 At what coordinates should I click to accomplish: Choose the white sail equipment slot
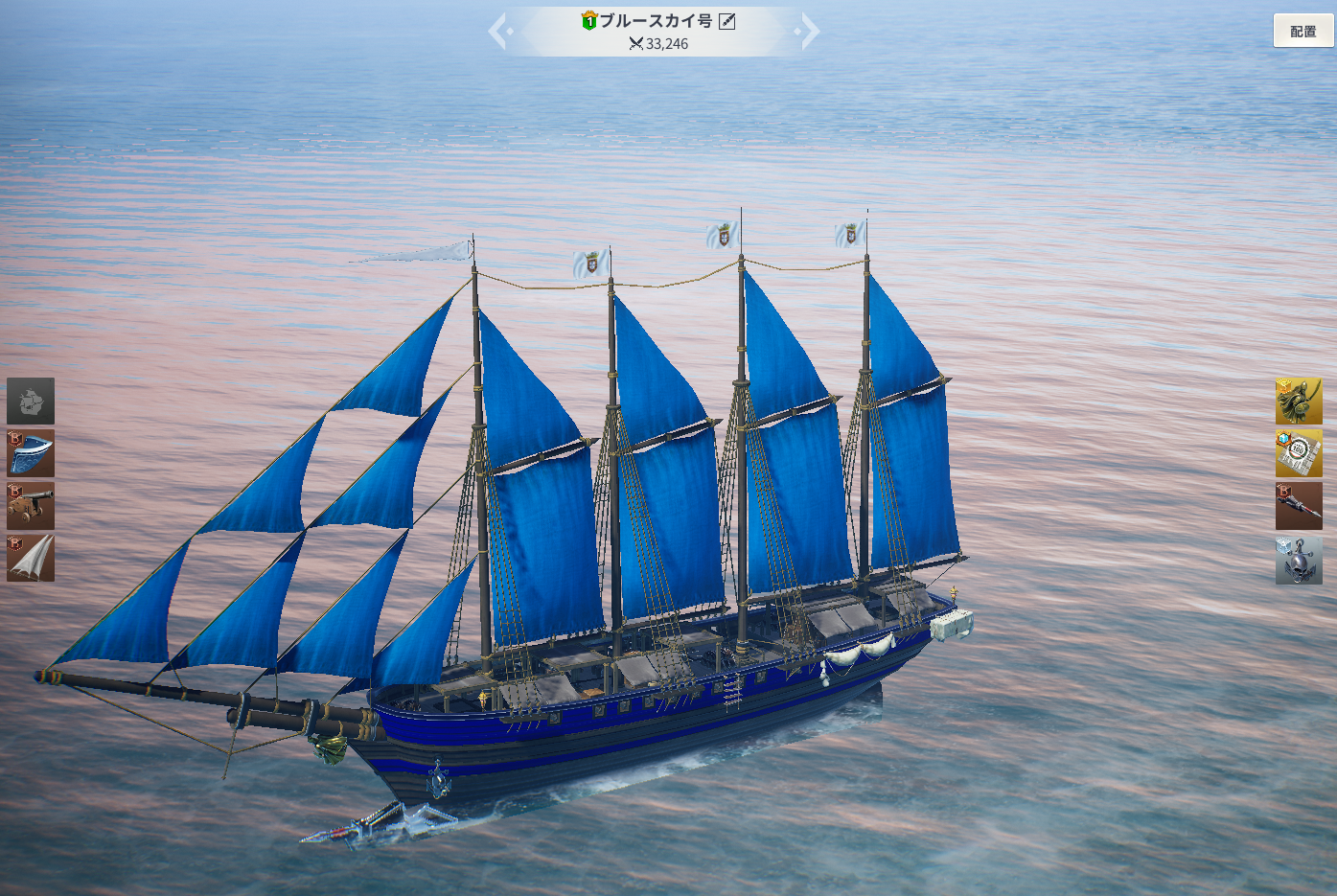point(31,558)
